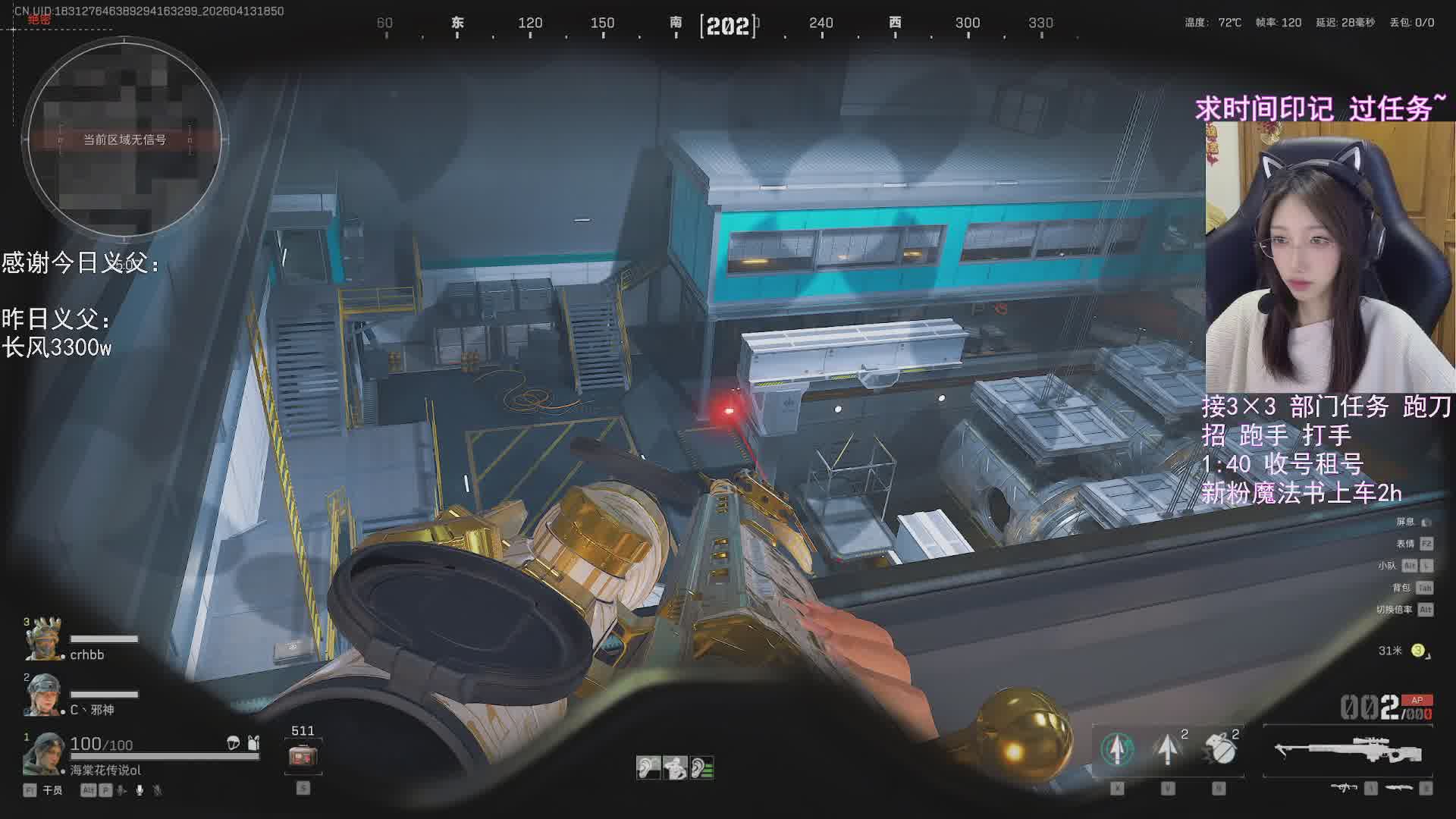Select teammate crhbb's portrait

(43, 639)
